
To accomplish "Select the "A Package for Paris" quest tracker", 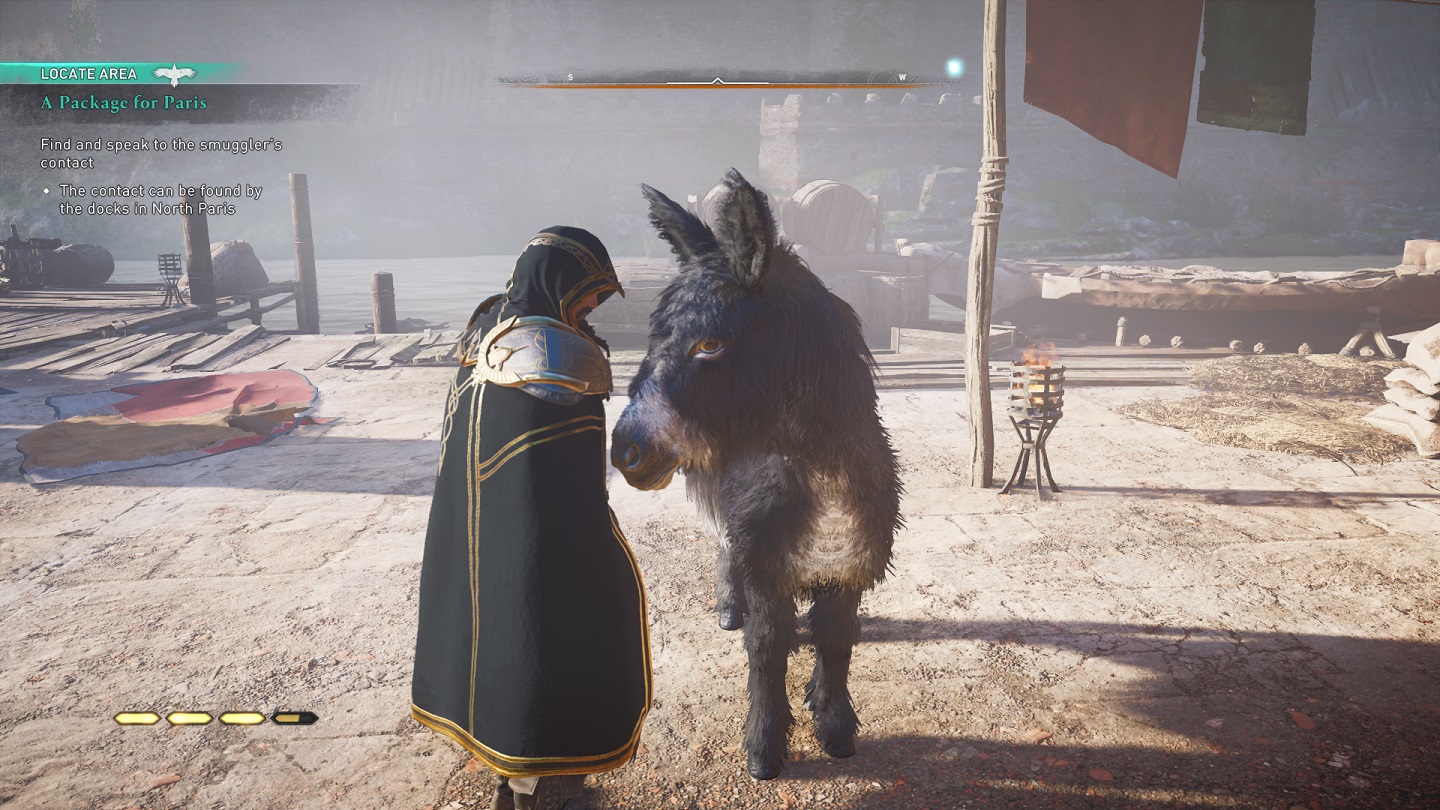I will pos(124,103).
